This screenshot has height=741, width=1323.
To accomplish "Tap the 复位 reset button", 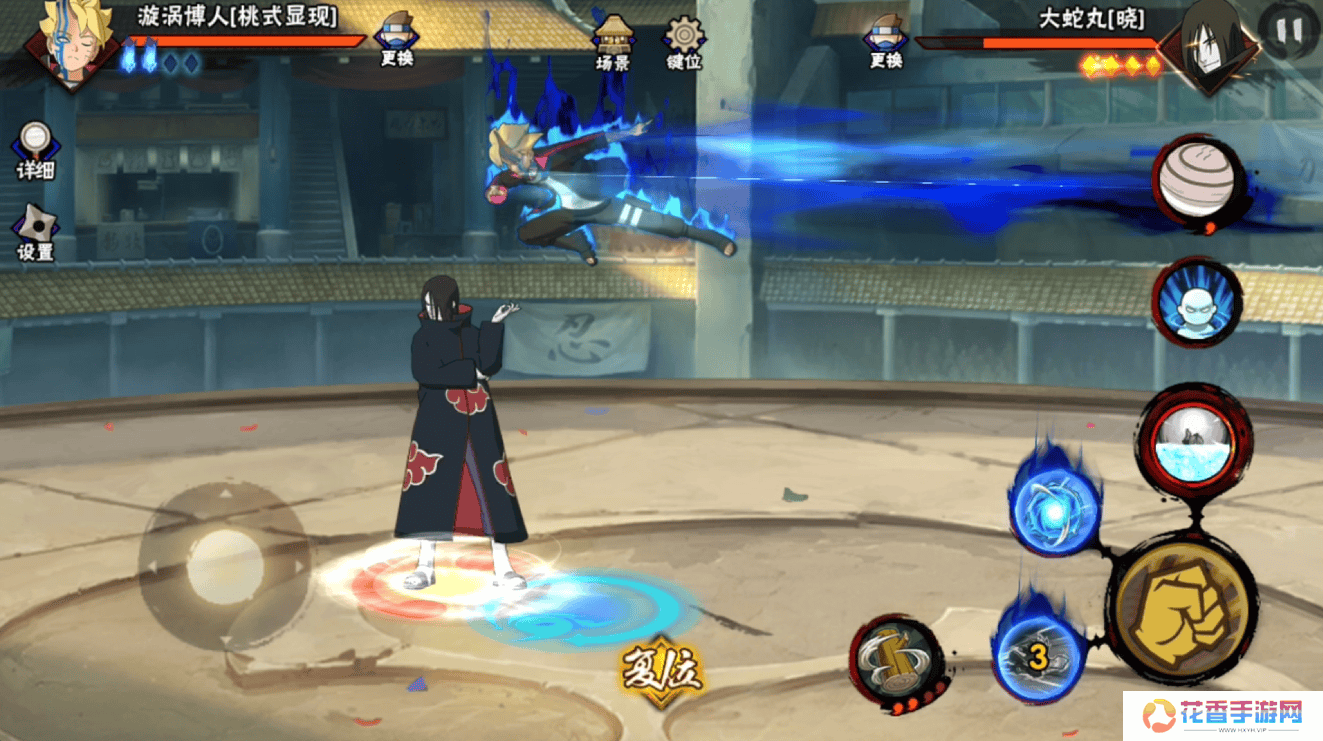I will point(661,670).
